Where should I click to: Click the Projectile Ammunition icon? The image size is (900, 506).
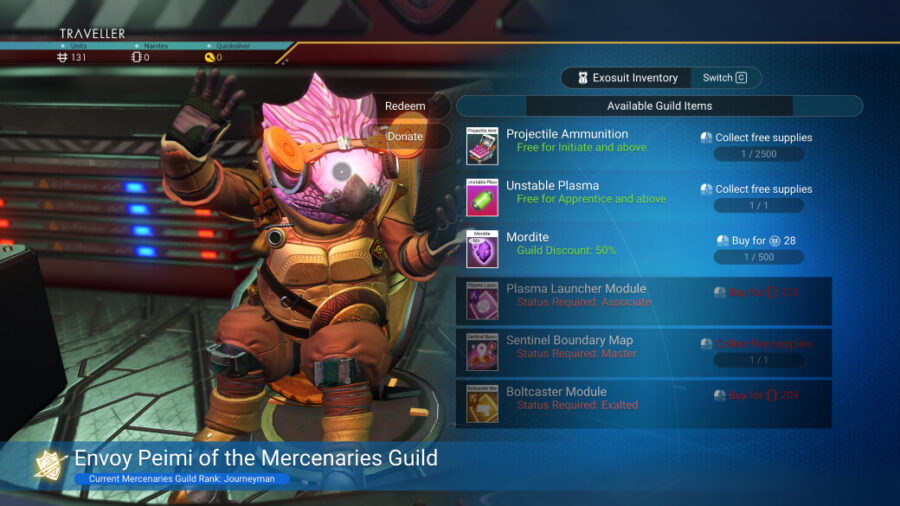pyautogui.click(x=482, y=145)
